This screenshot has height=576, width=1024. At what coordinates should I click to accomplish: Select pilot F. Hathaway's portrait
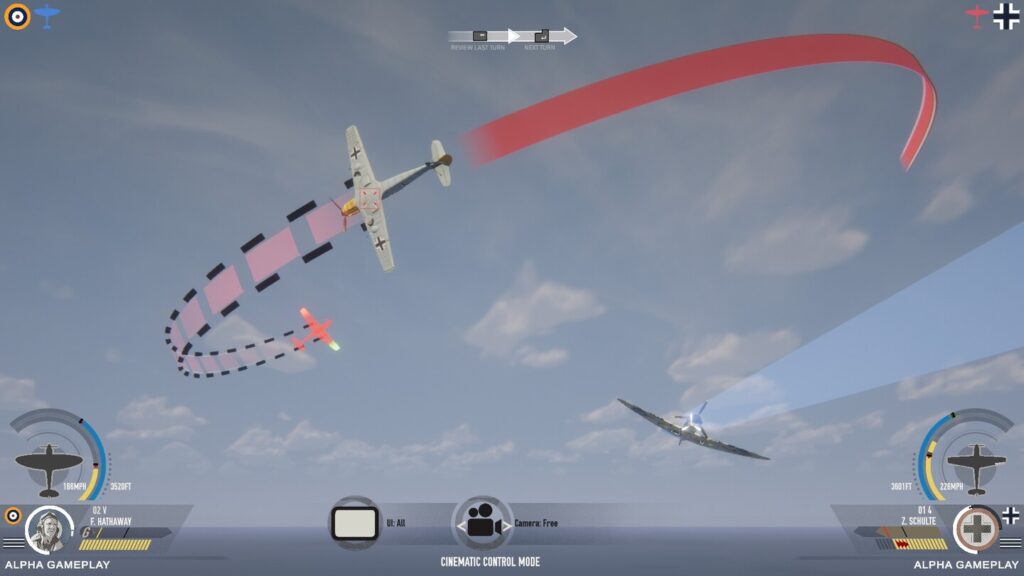pyautogui.click(x=48, y=530)
